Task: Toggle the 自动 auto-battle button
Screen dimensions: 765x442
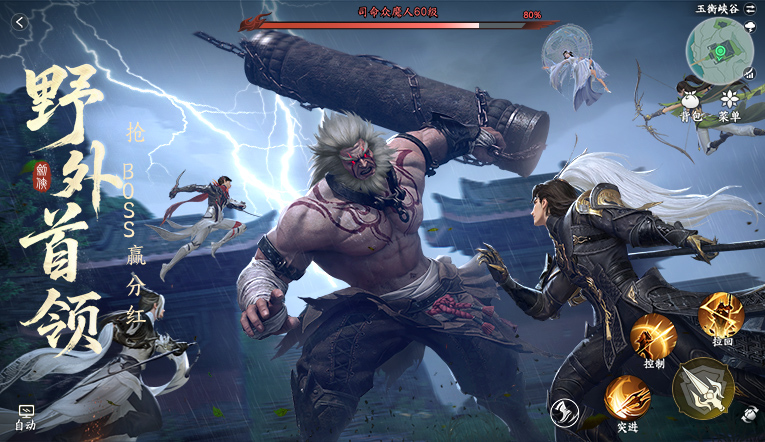Action: click(26, 416)
